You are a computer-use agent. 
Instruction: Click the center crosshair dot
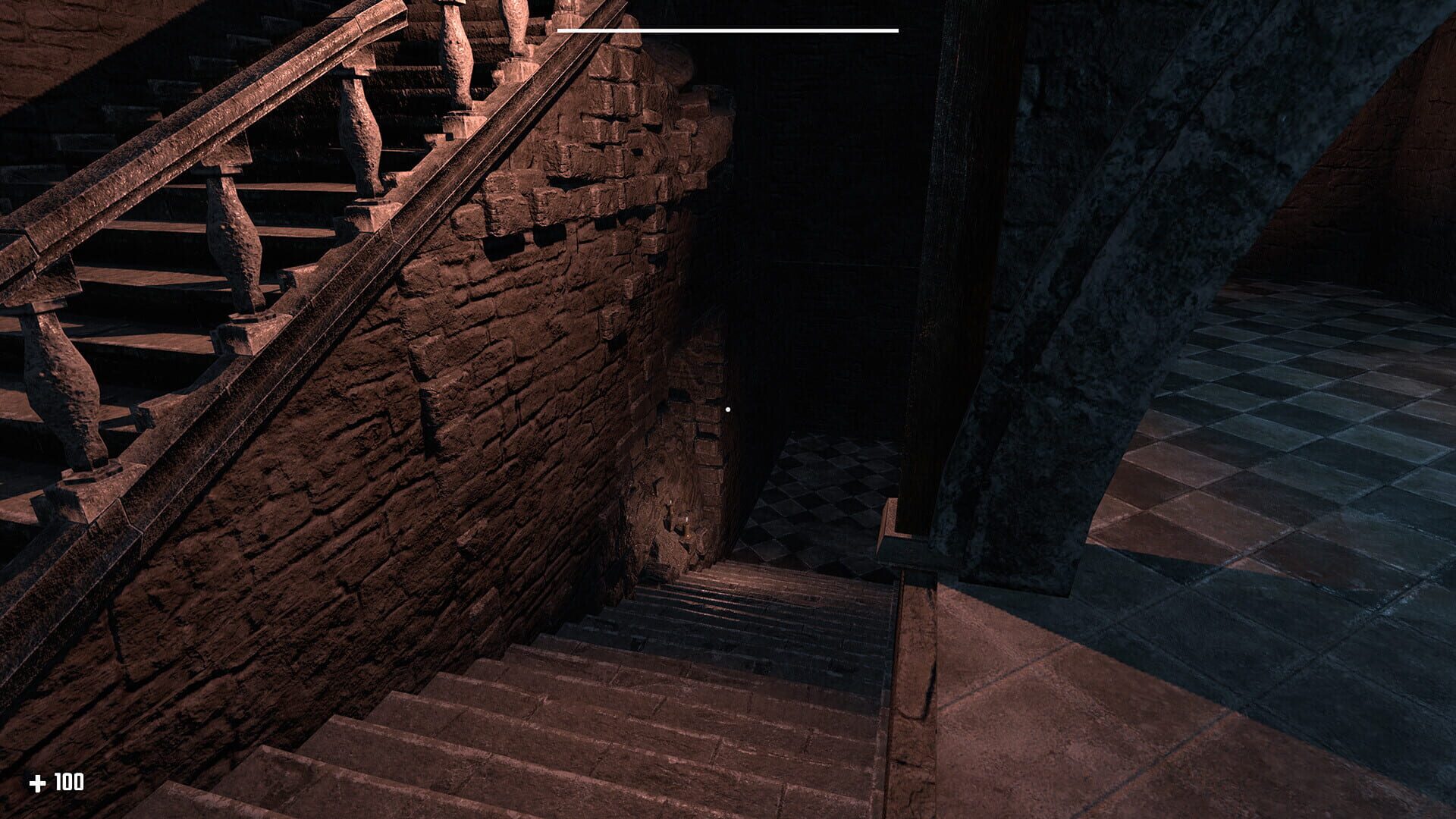coord(728,408)
